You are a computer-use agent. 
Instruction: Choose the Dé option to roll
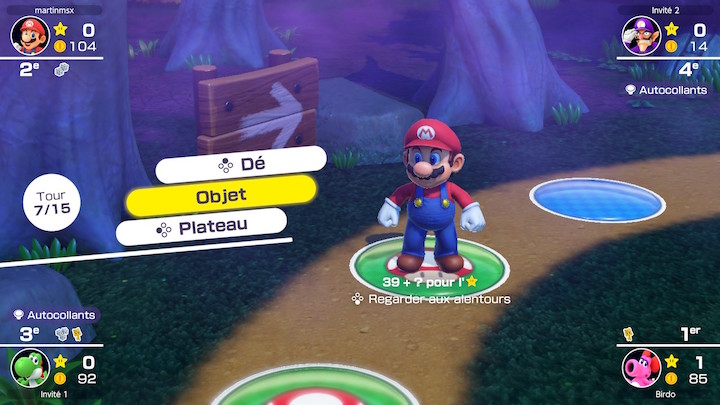[x=241, y=163]
